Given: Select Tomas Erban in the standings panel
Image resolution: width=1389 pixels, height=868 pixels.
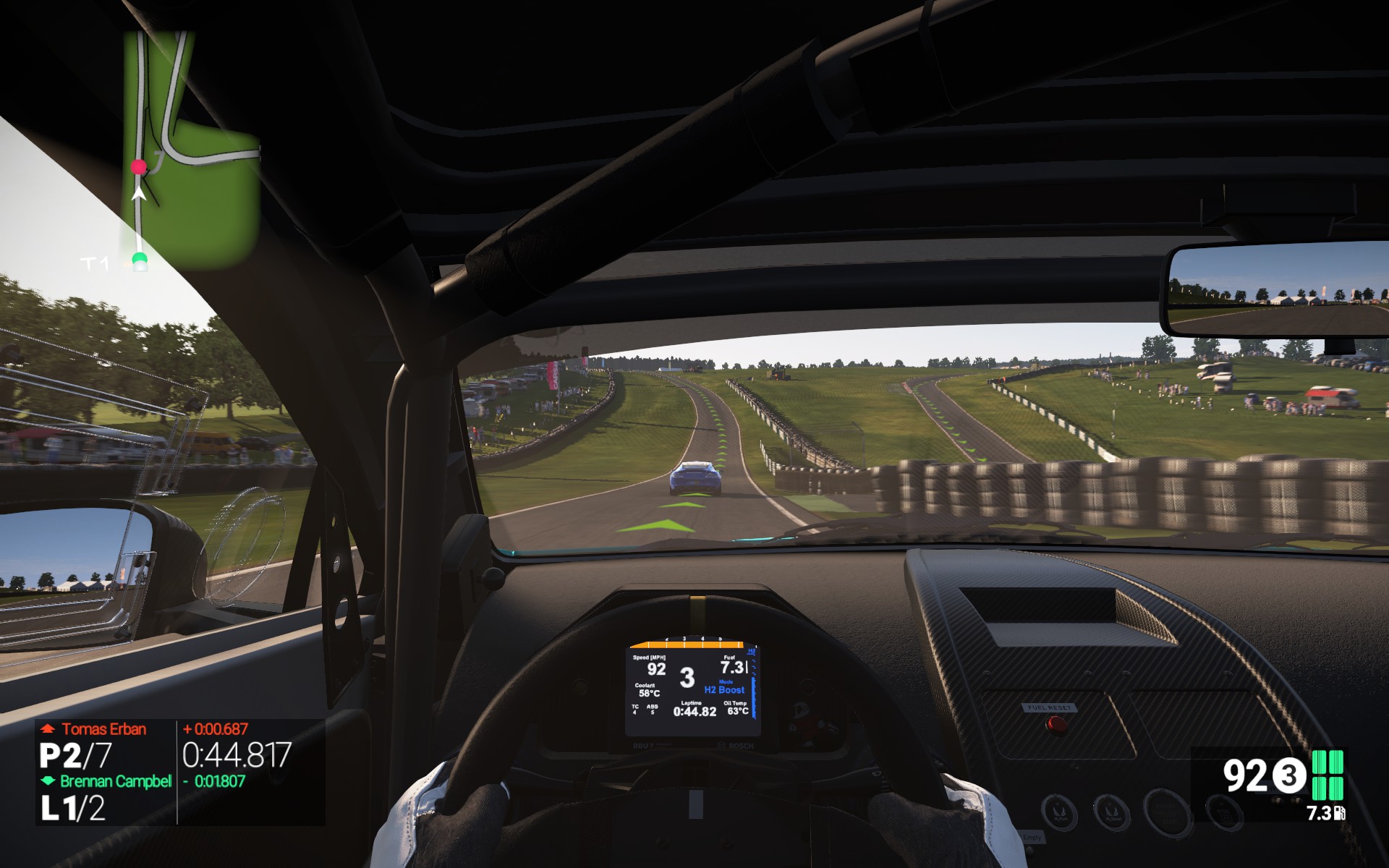Looking at the screenshot, I should click(103, 729).
